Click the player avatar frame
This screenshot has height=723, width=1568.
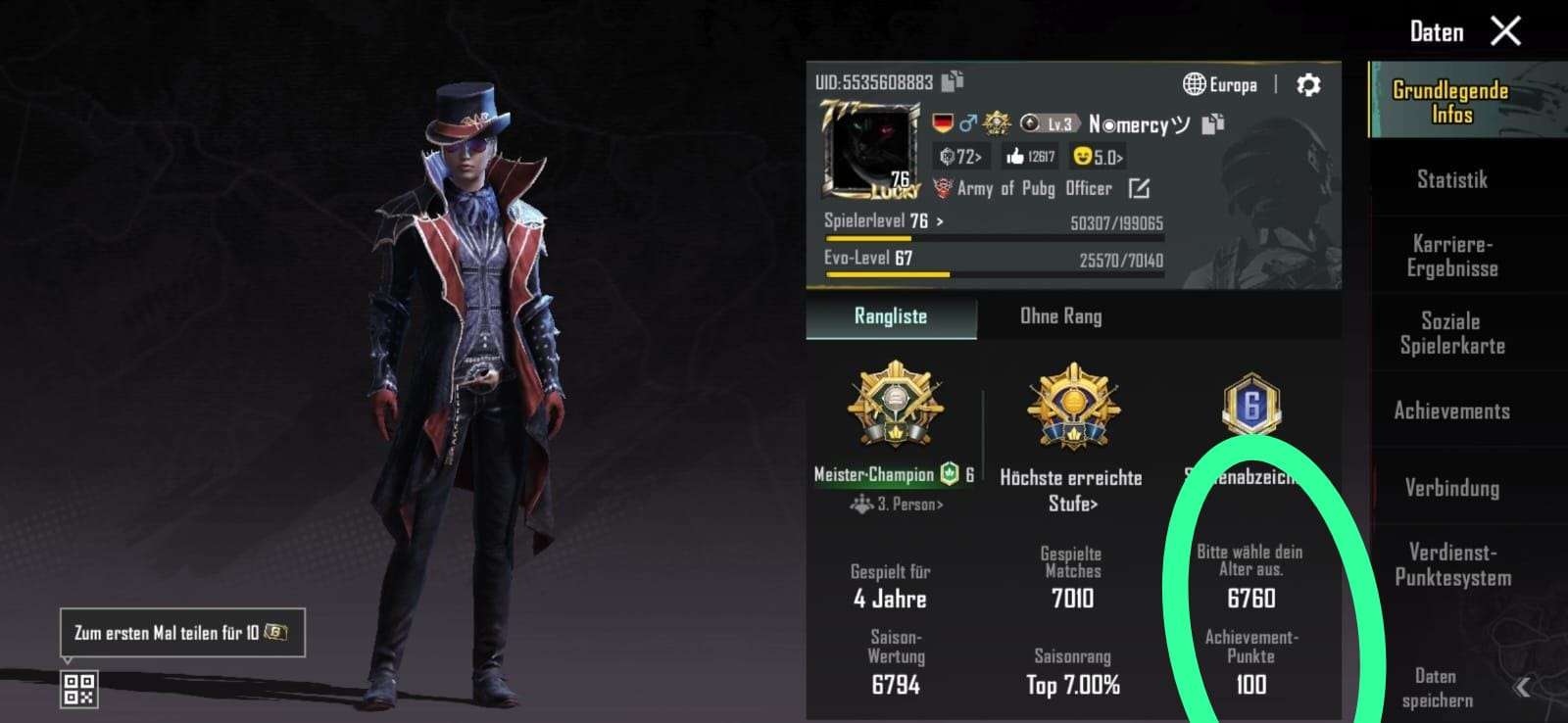(869, 154)
